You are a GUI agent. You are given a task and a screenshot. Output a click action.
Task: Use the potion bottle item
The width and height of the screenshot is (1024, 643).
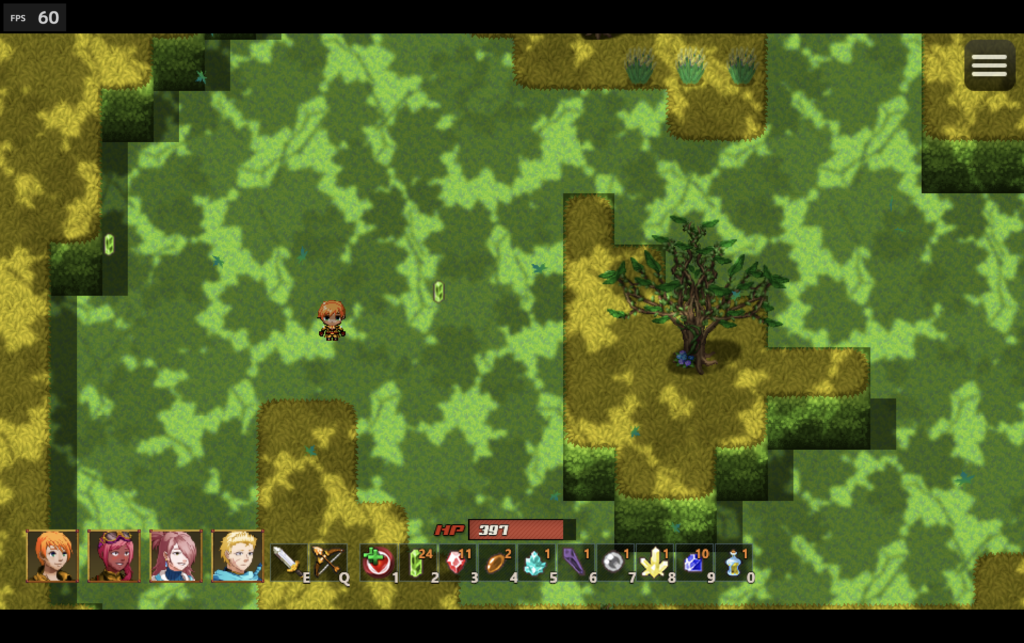[x=733, y=562]
